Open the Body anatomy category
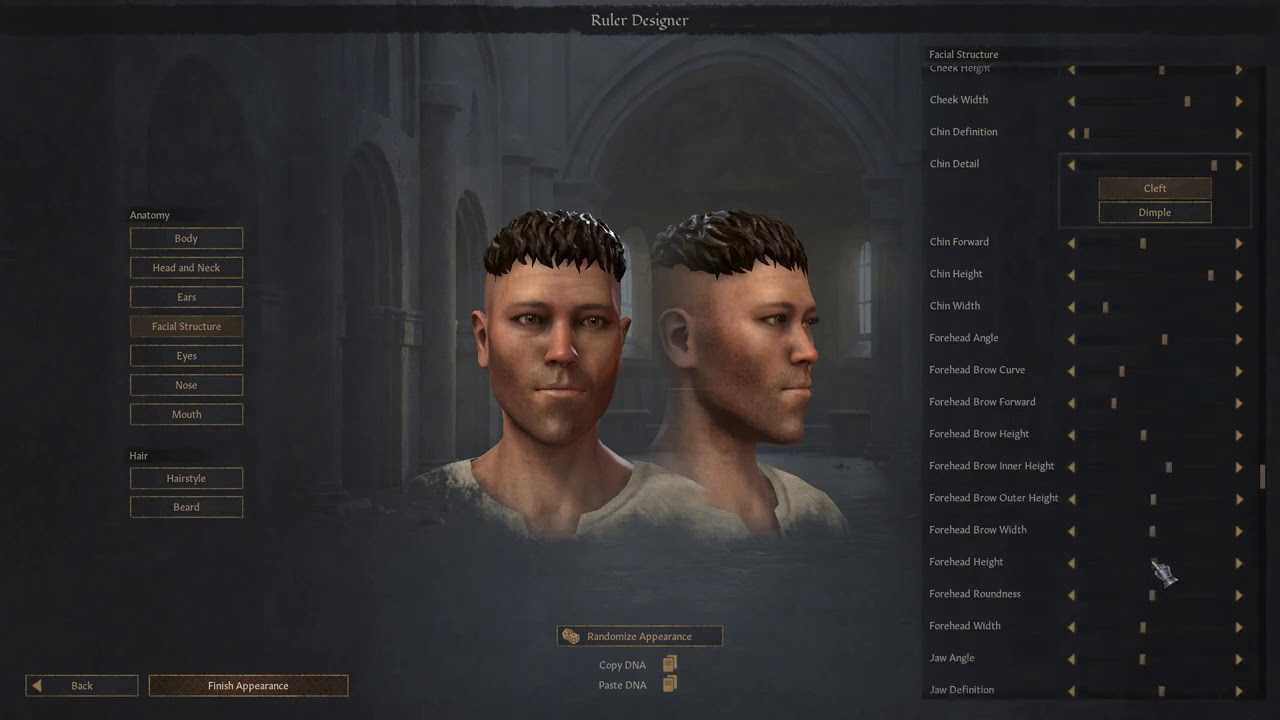The image size is (1280, 720). (x=186, y=239)
